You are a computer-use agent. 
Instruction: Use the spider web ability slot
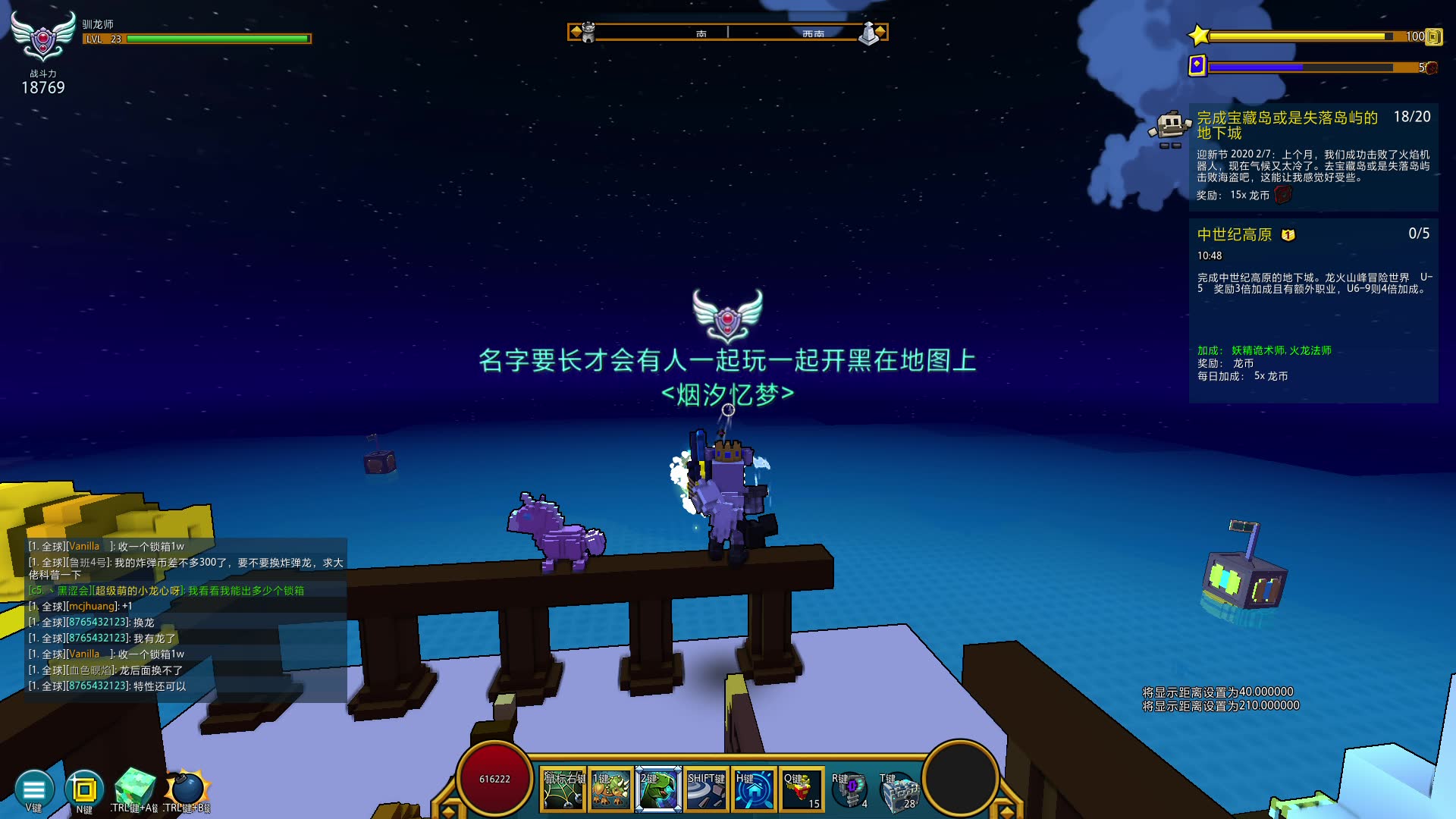(x=563, y=789)
